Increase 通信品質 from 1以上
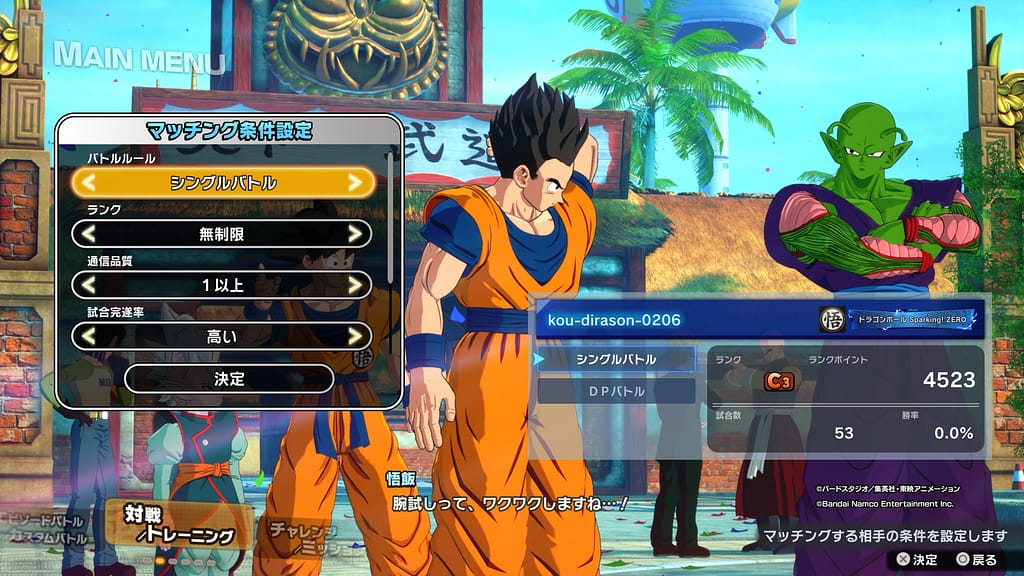This screenshot has height=576, width=1024. (354, 285)
